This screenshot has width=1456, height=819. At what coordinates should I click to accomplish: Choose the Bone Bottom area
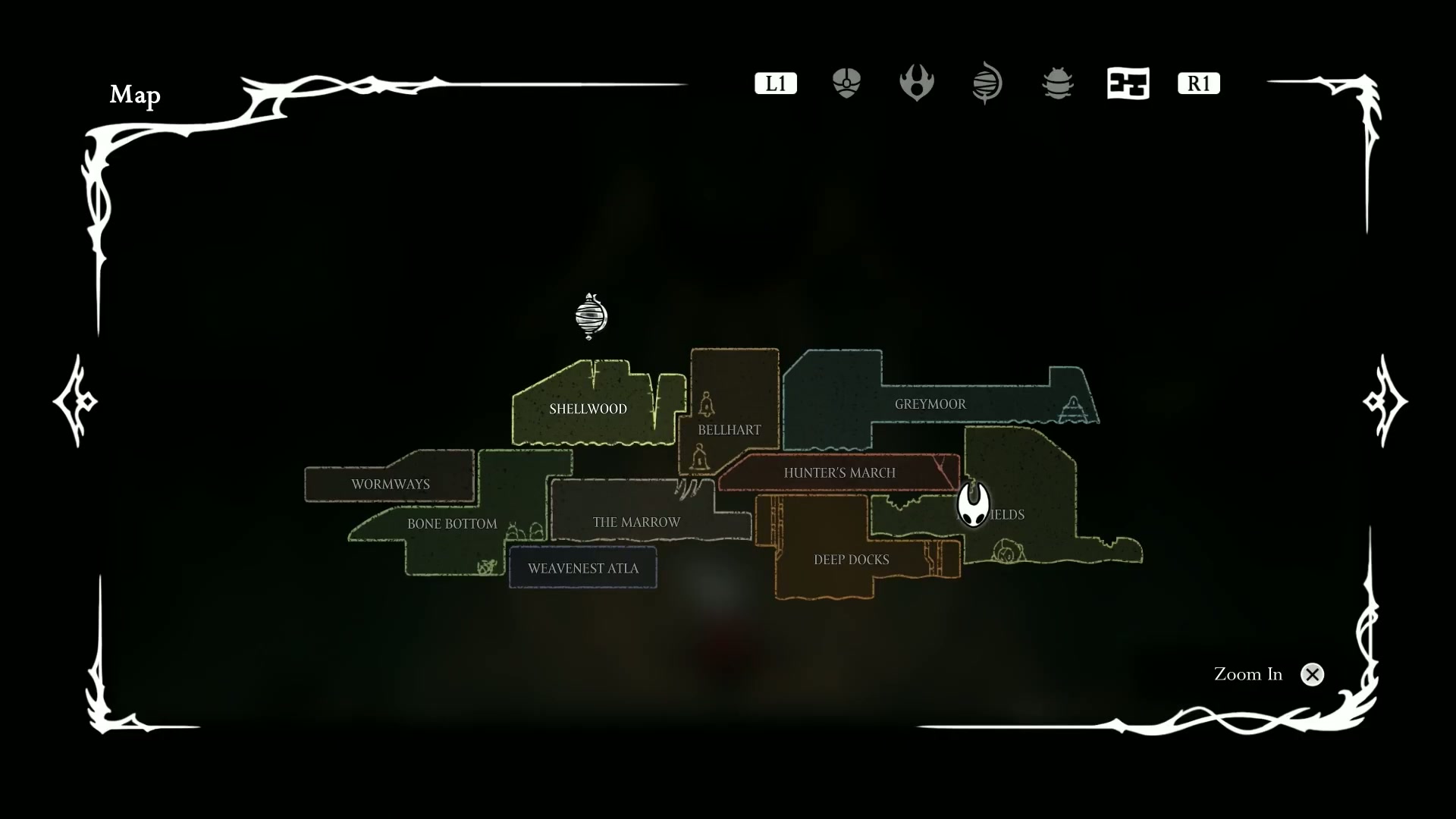click(x=452, y=524)
